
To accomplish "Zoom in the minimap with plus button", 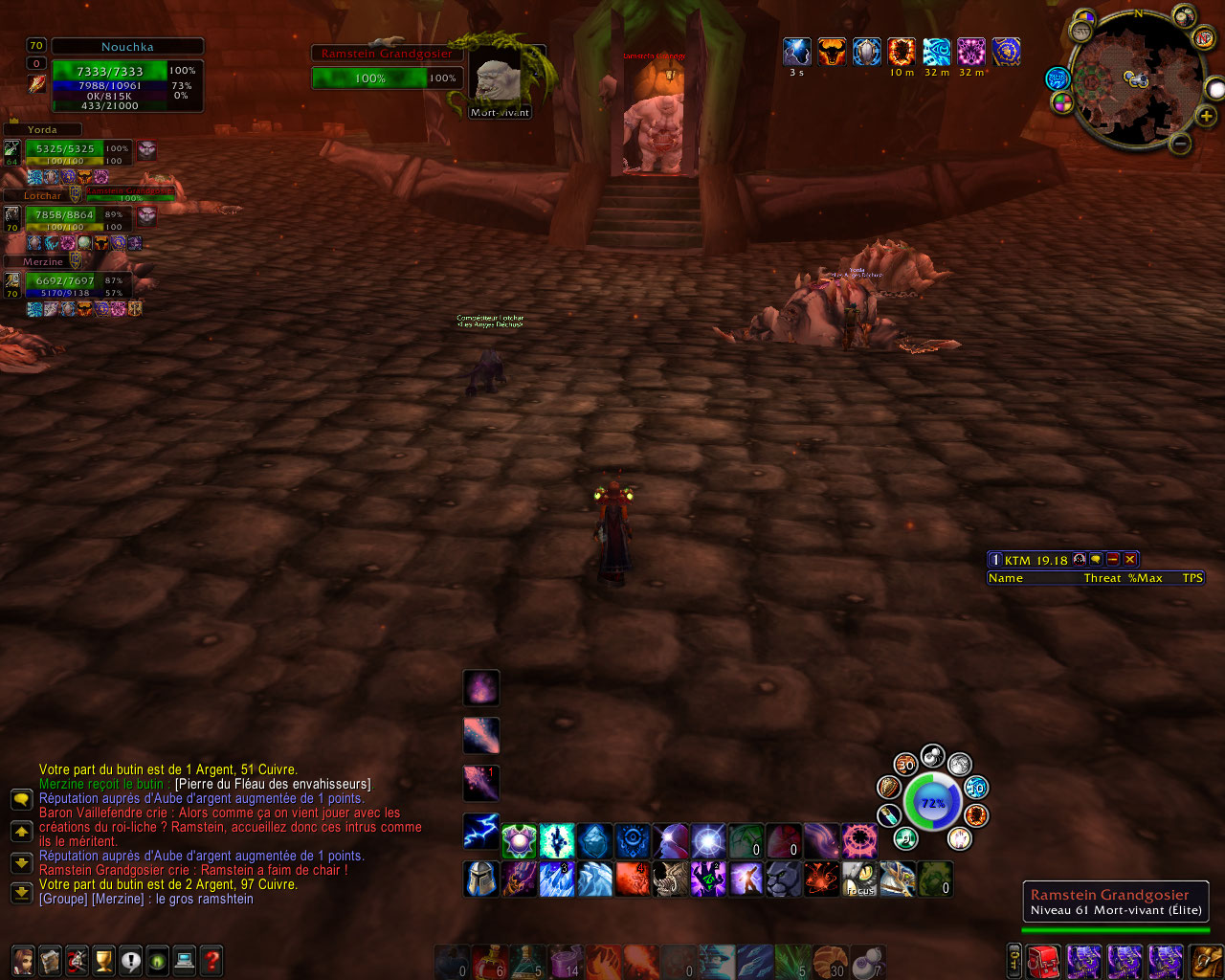I will tap(1206, 116).
